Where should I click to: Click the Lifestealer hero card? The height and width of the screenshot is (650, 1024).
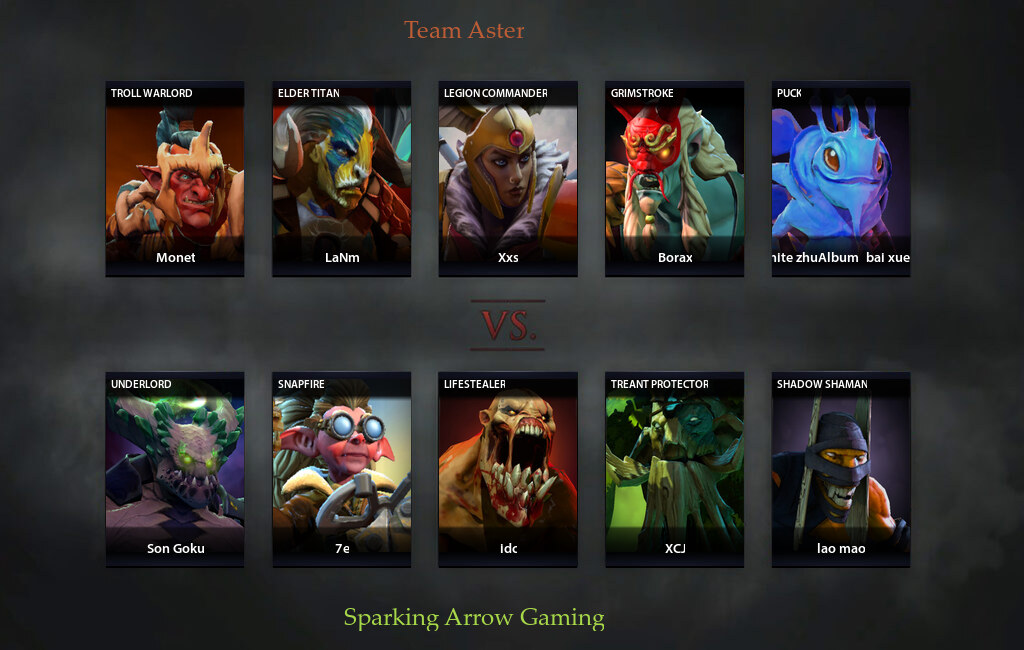pos(508,469)
